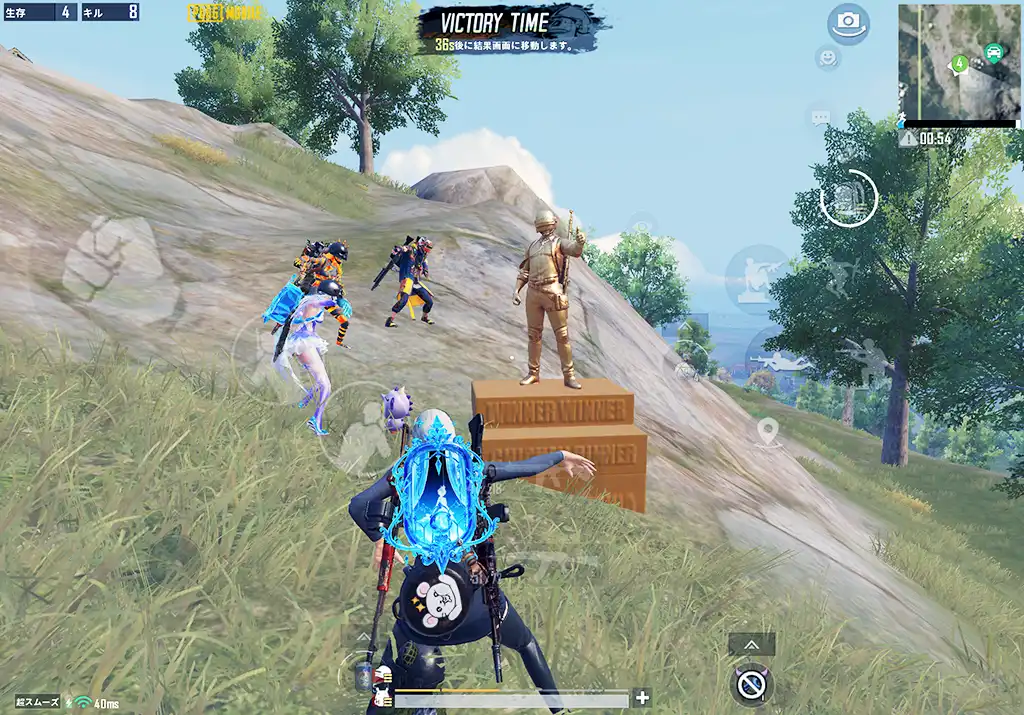Image resolution: width=1024 pixels, height=715 pixels.
Task: Open the quick chat bubble
Action: pyautogui.click(x=820, y=118)
